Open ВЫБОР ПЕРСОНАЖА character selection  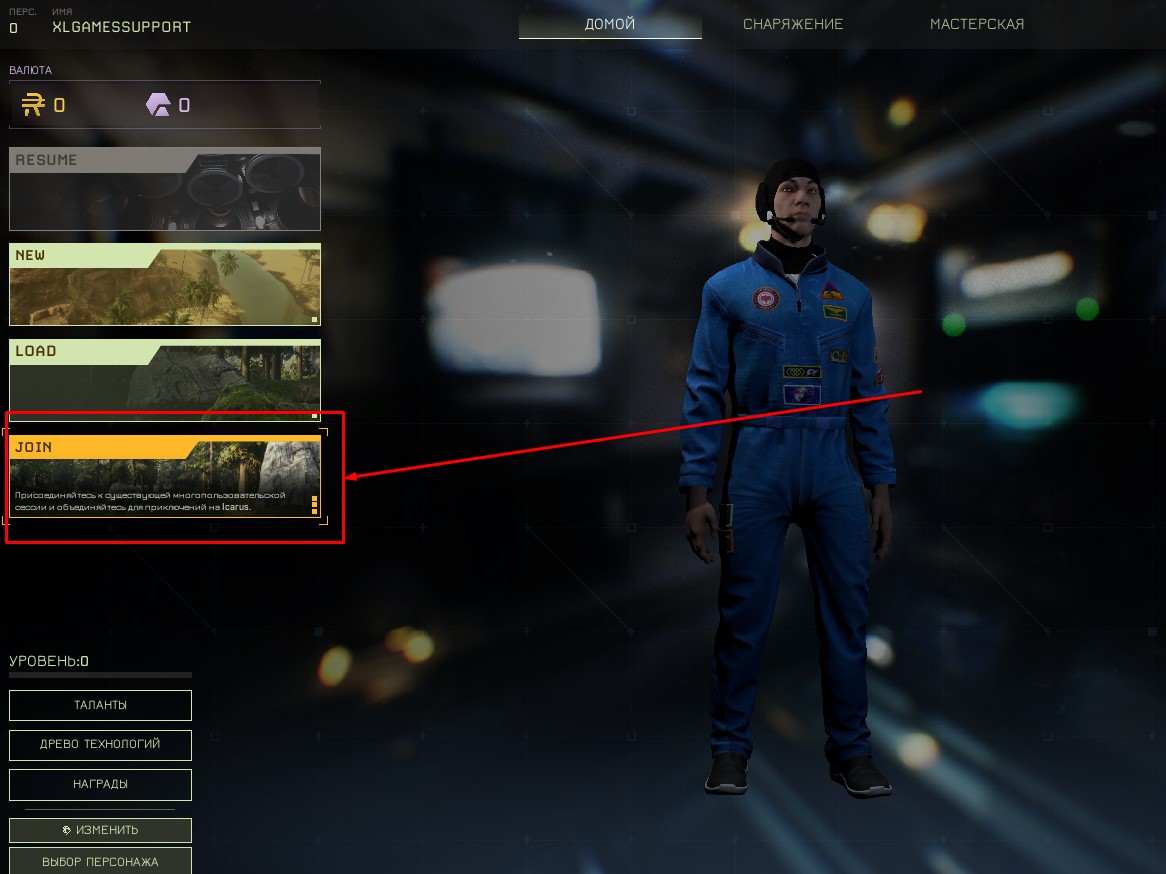[x=100, y=861]
